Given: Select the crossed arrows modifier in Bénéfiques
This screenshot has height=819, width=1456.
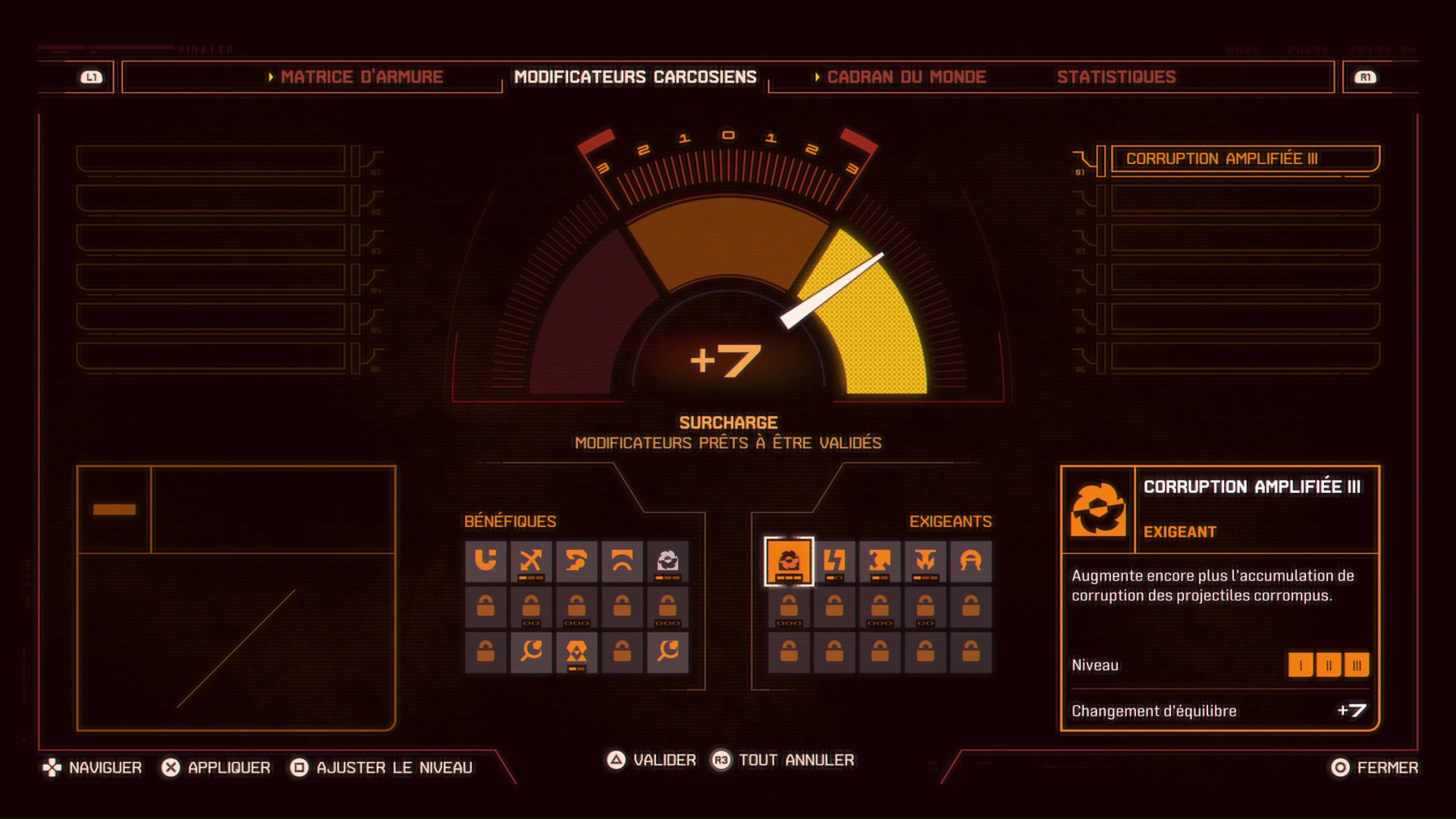Looking at the screenshot, I should click(529, 561).
